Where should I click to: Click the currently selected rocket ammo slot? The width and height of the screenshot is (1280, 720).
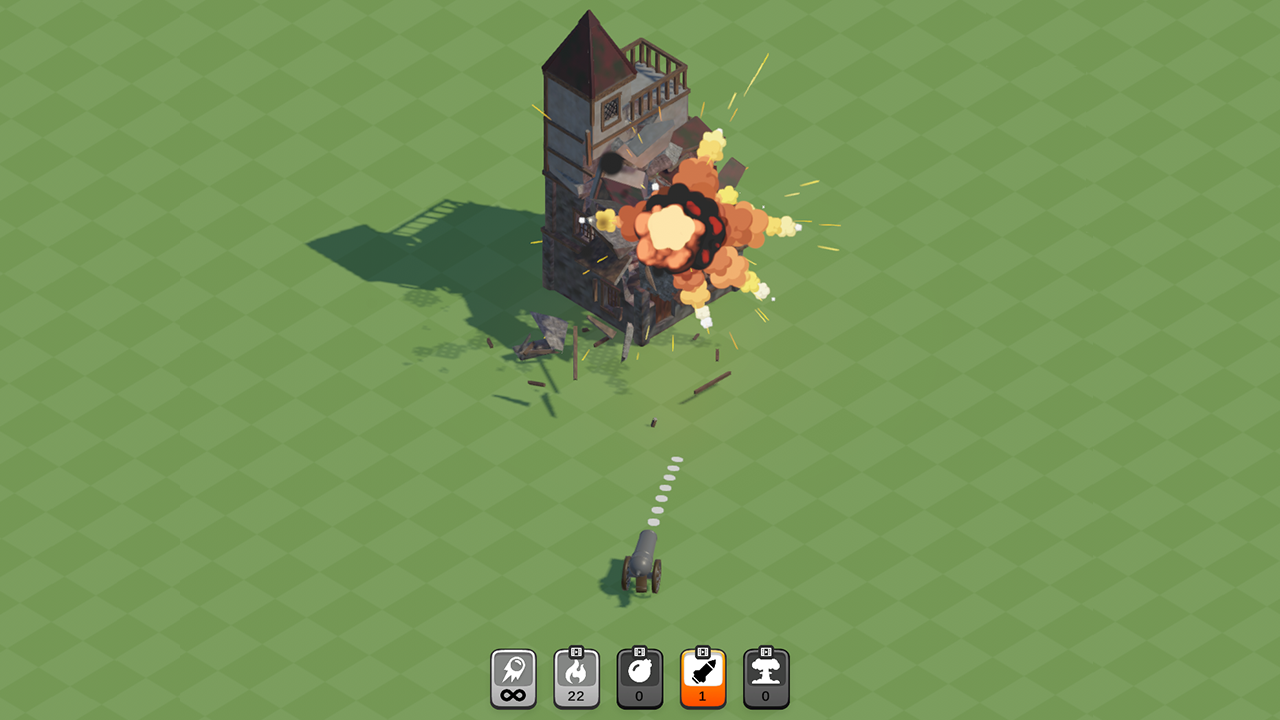pyautogui.click(x=703, y=677)
